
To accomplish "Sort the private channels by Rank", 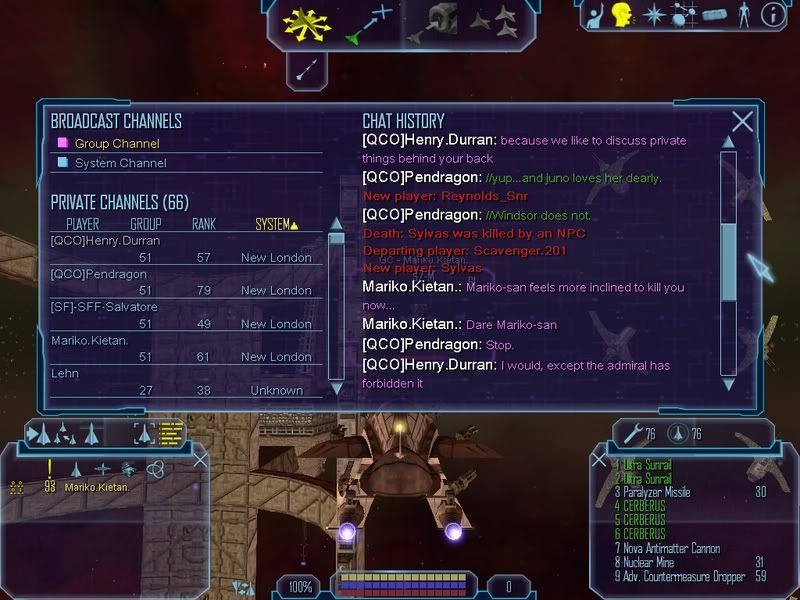I will pos(203,224).
